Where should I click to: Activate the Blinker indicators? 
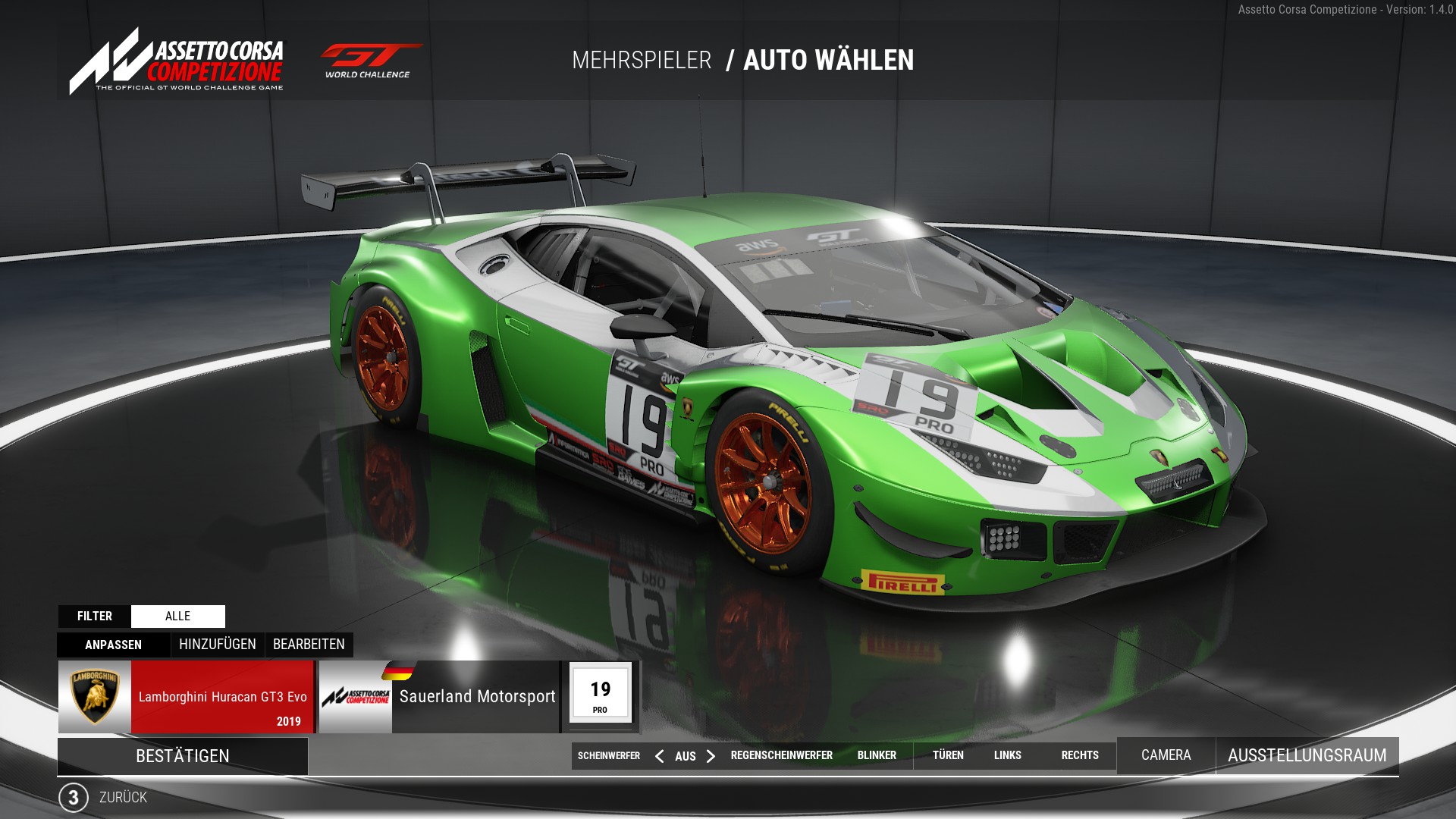pos(877,755)
